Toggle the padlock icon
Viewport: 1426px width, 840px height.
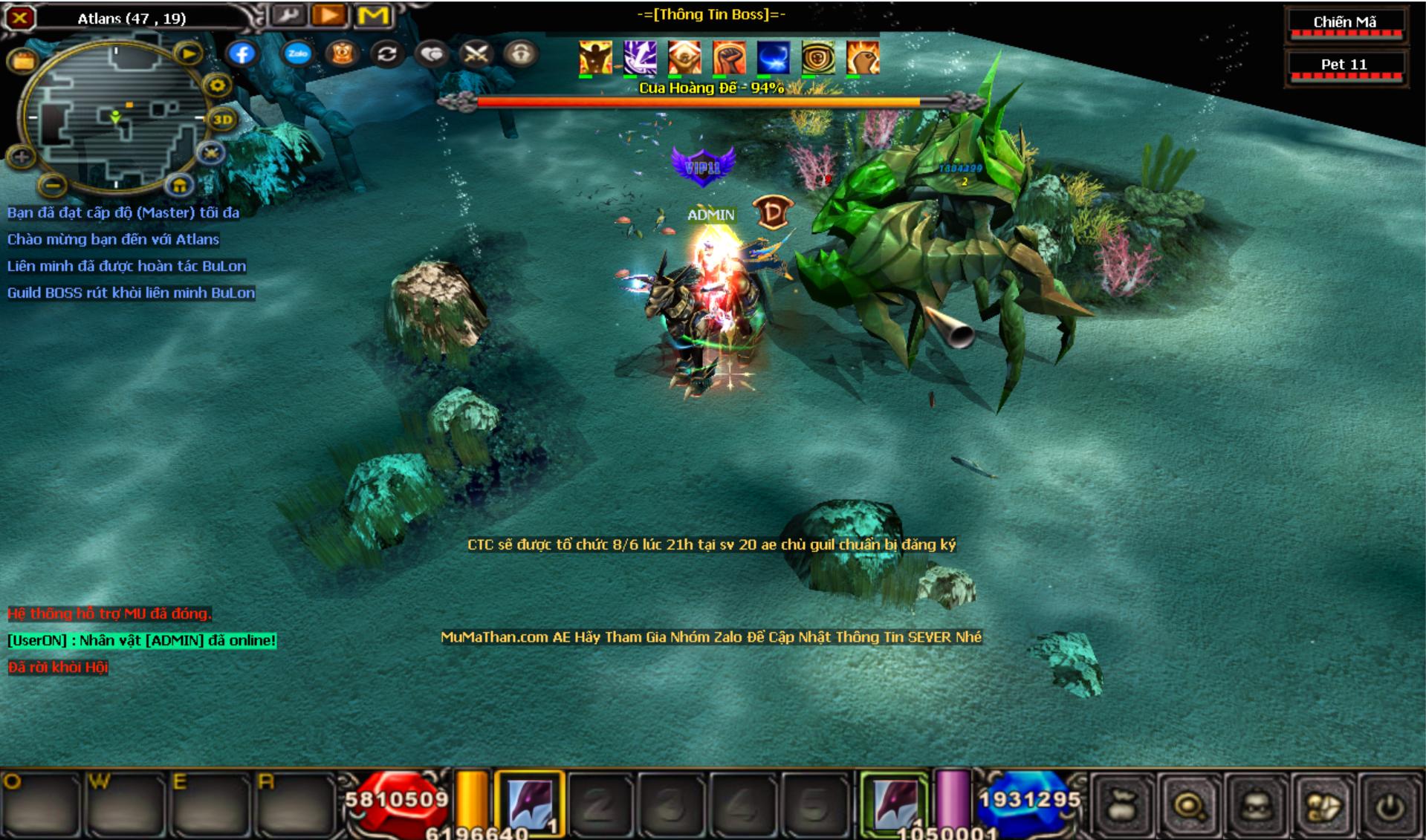pos(520,53)
